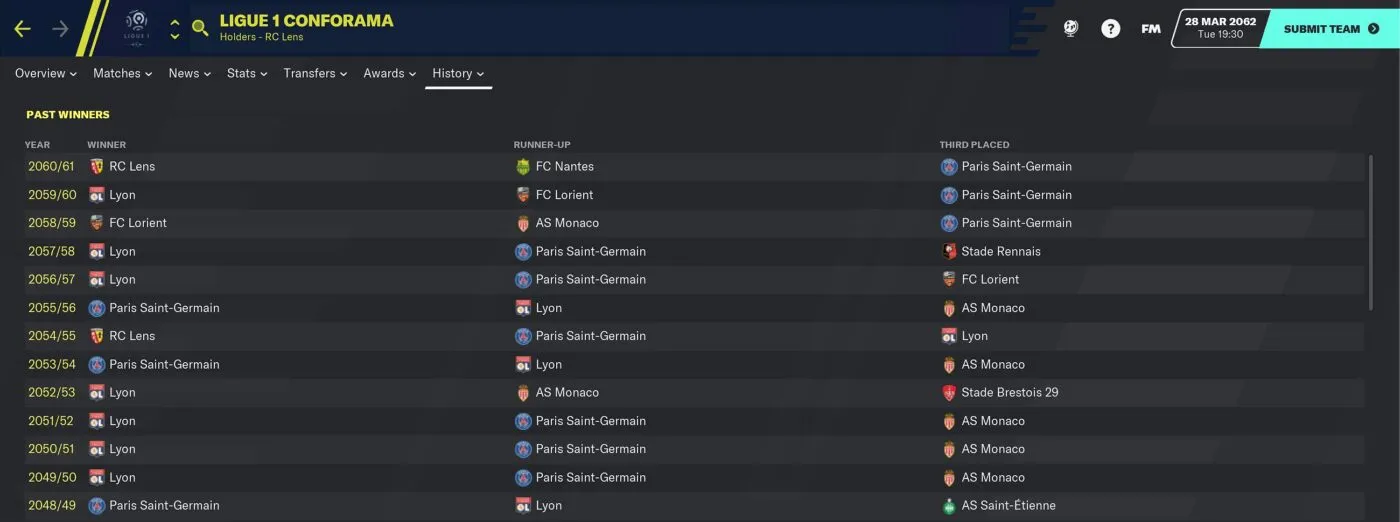Screen dimensions: 1400x522
Task: Open the Transfers menu
Action: click(x=315, y=73)
